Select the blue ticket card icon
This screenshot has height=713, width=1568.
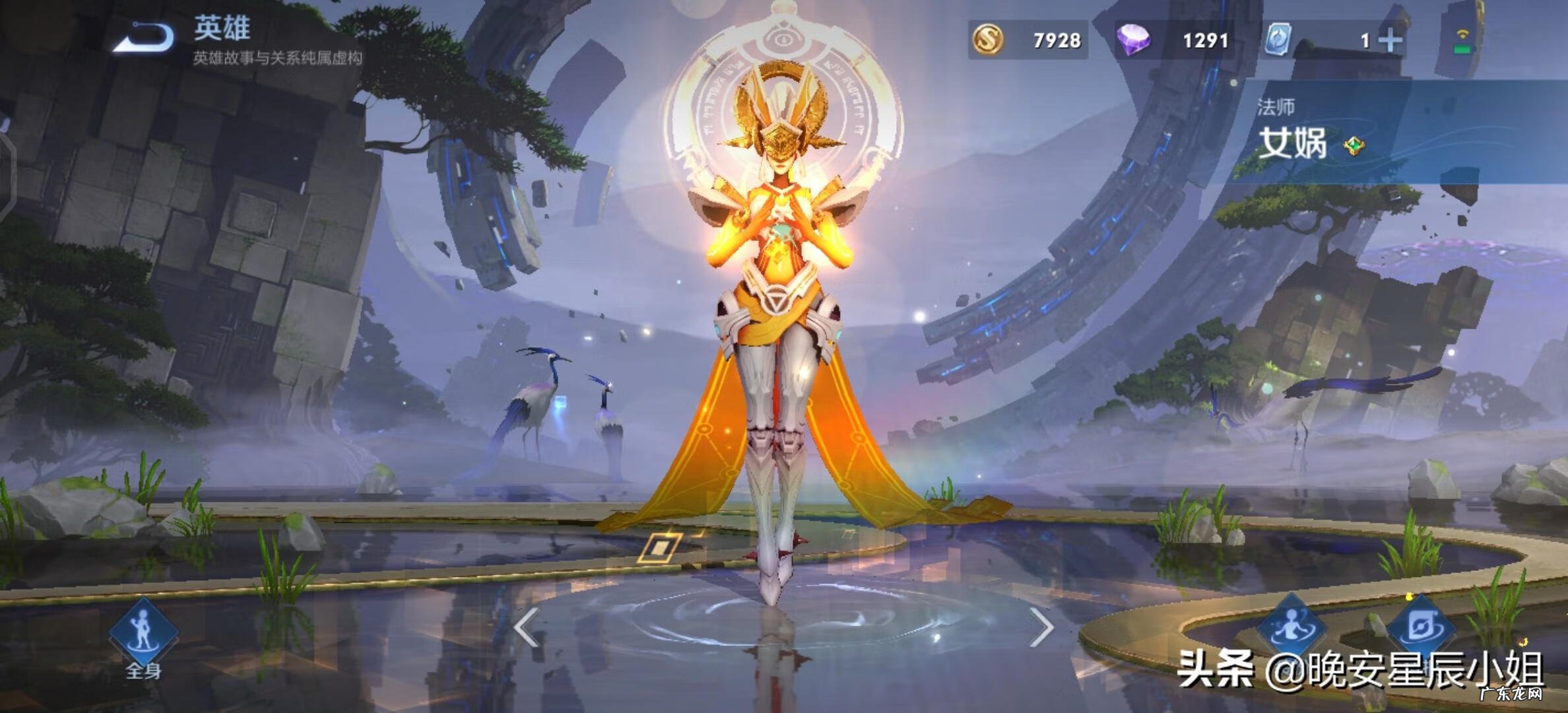pyautogui.click(x=1278, y=40)
